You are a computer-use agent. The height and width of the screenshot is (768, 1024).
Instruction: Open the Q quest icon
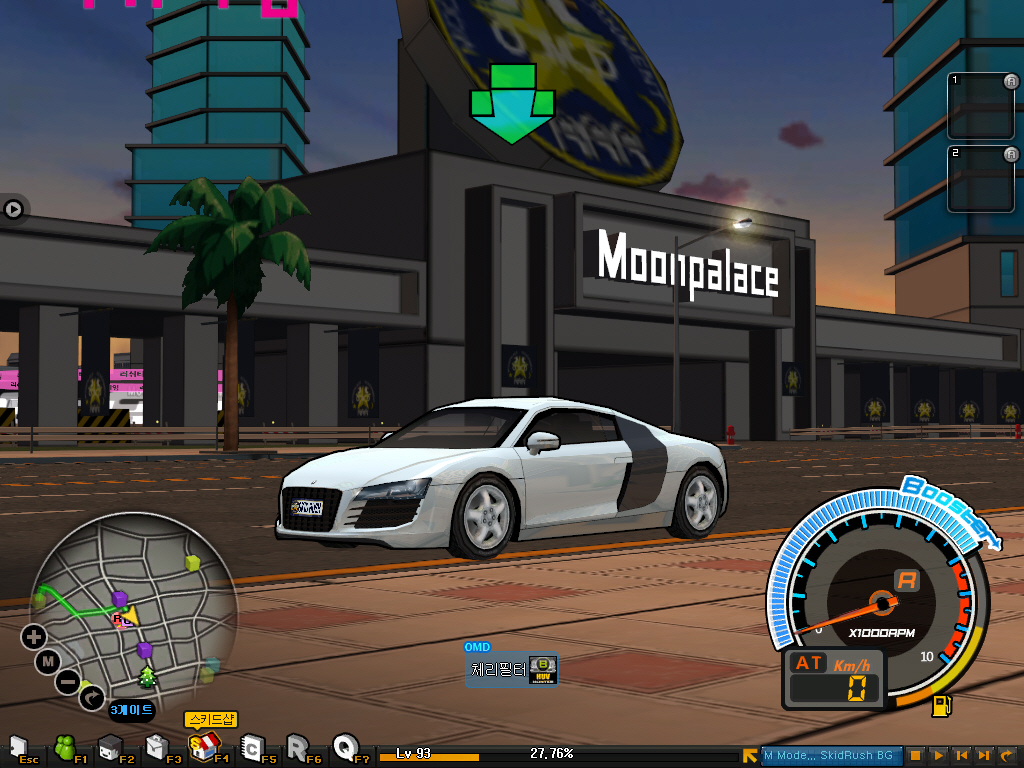click(x=345, y=746)
